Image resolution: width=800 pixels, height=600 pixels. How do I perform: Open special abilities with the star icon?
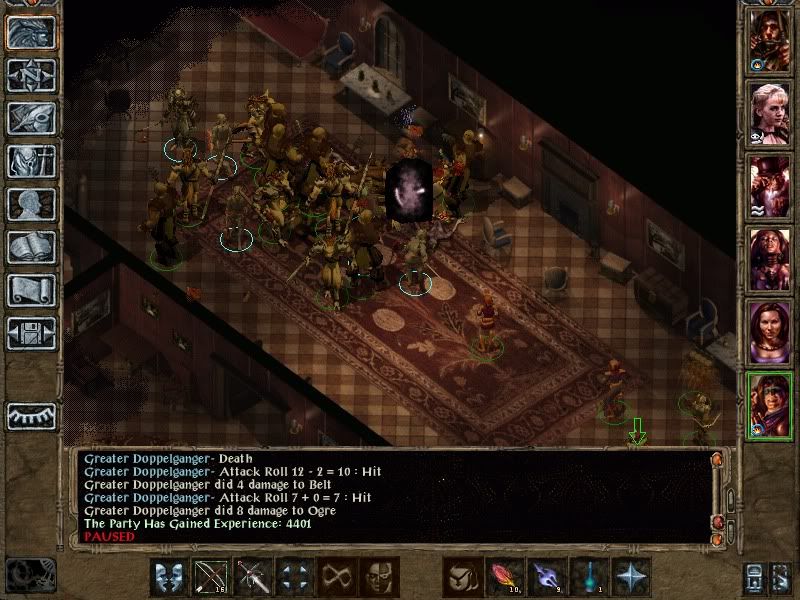pos(631,577)
